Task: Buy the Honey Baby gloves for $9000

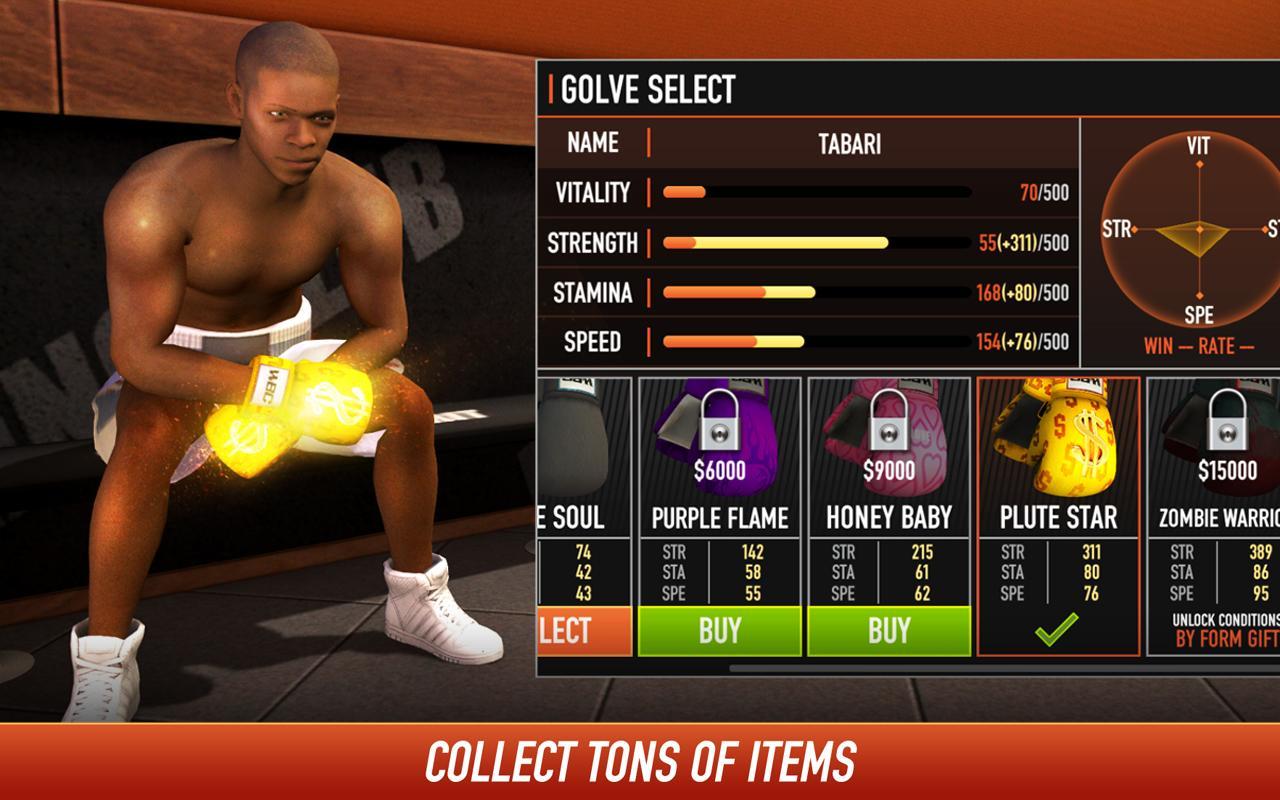Action: tap(888, 631)
